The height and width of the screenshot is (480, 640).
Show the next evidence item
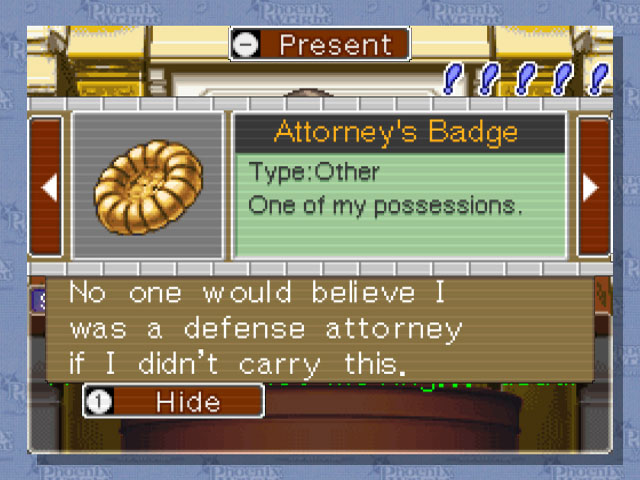pyautogui.click(x=592, y=187)
